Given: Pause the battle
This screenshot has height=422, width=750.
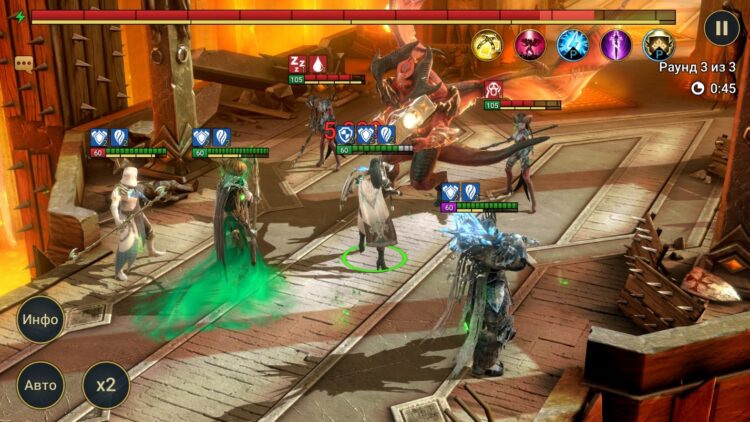Looking at the screenshot, I should pos(721,27).
